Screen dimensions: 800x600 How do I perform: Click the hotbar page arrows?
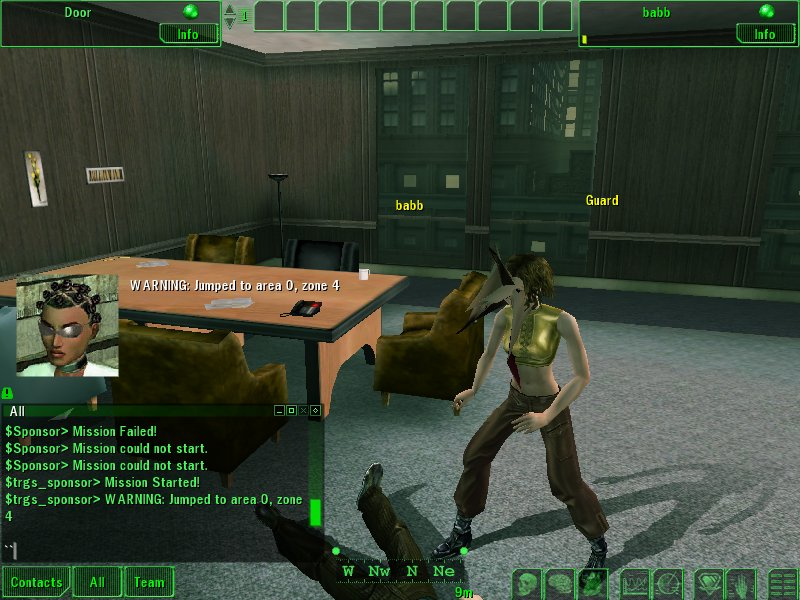[x=231, y=16]
